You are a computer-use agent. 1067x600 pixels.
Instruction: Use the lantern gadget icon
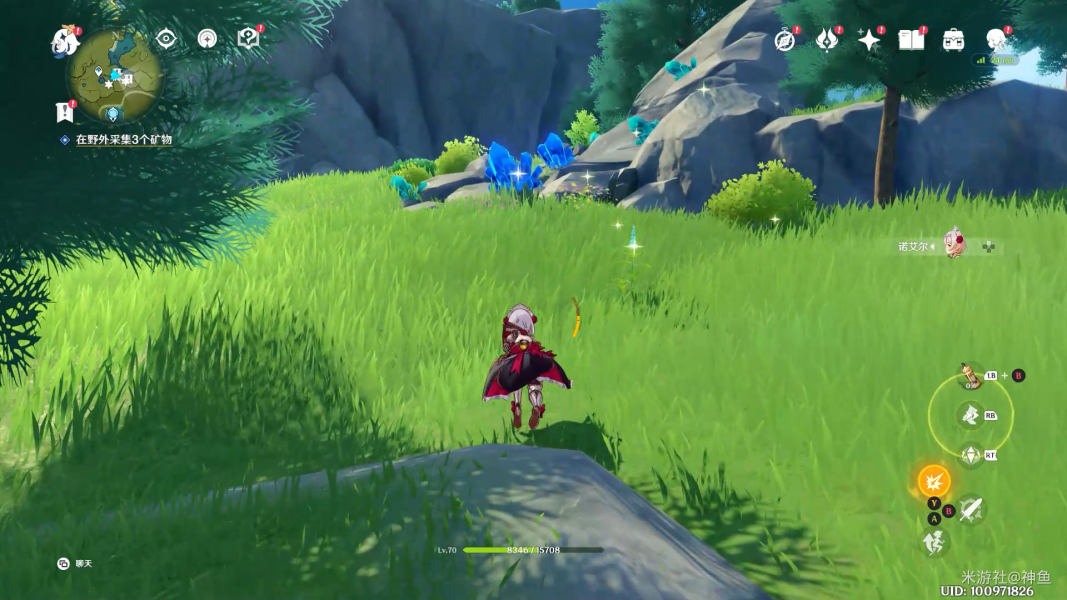(x=968, y=376)
